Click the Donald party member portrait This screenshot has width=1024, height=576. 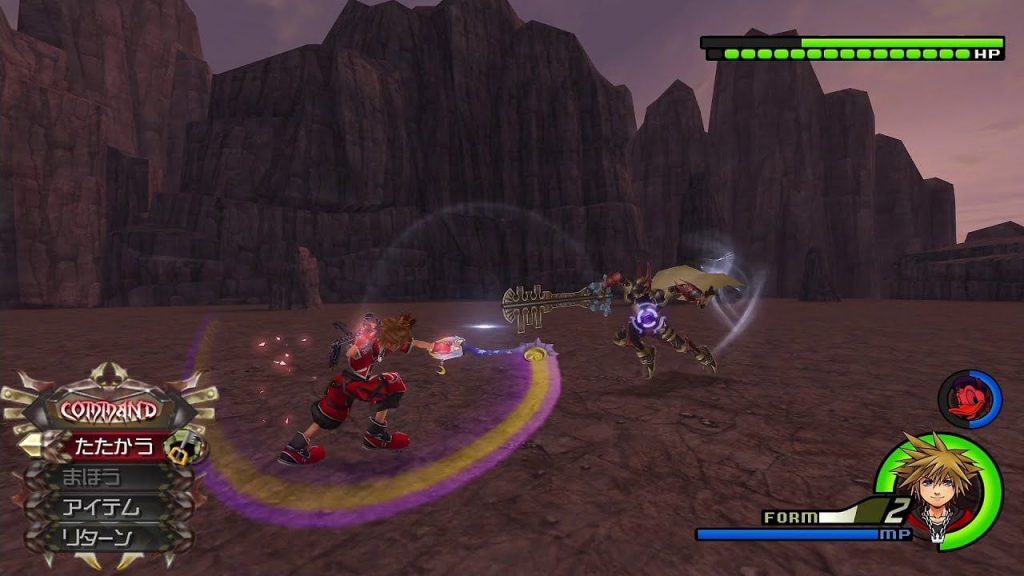(x=967, y=398)
